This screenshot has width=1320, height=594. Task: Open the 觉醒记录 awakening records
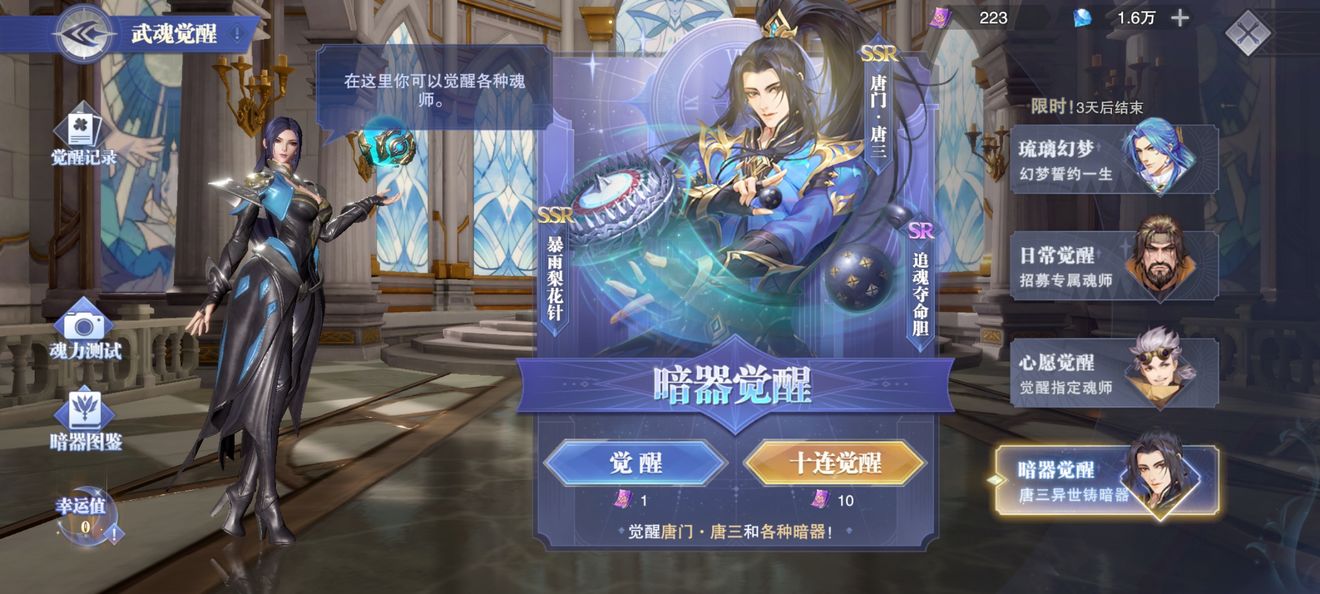tap(84, 138)
